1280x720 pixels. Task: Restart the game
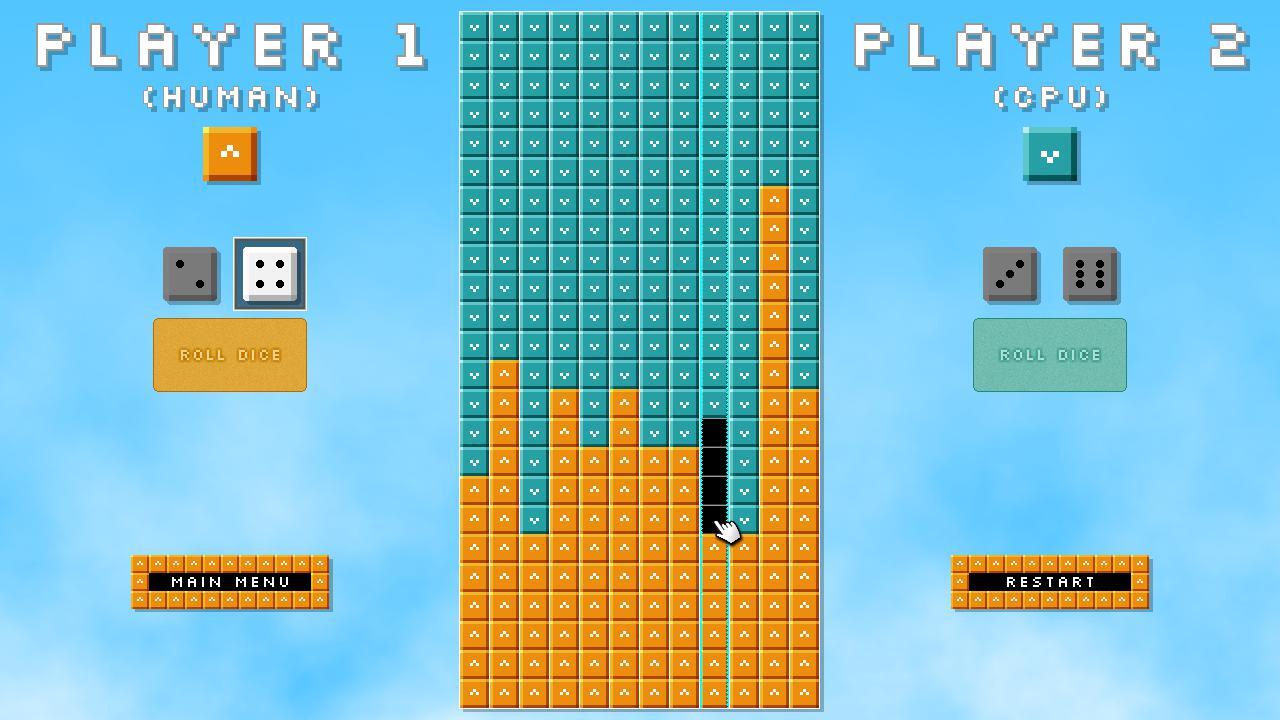point(1049,581)
